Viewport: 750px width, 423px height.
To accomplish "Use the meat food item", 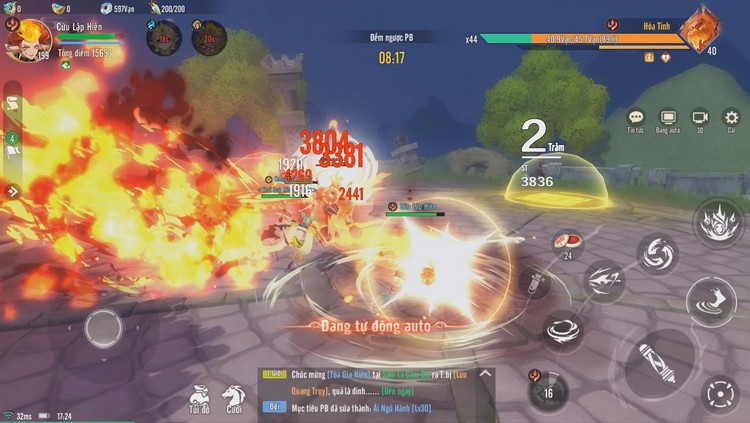I will [568, 240].
